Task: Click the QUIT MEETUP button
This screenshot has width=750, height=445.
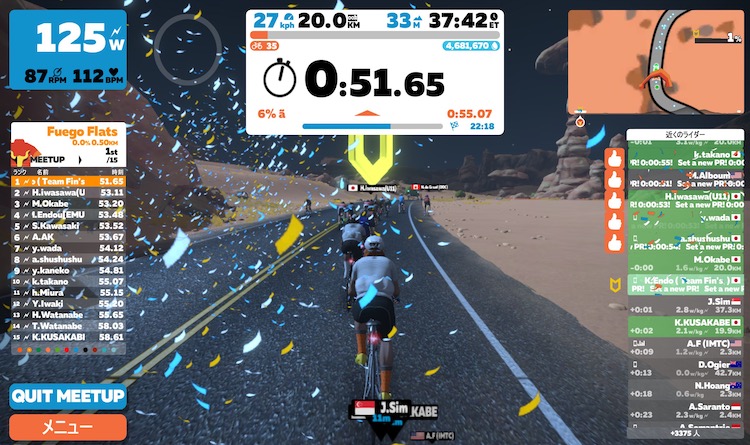Action: (68, 396)
